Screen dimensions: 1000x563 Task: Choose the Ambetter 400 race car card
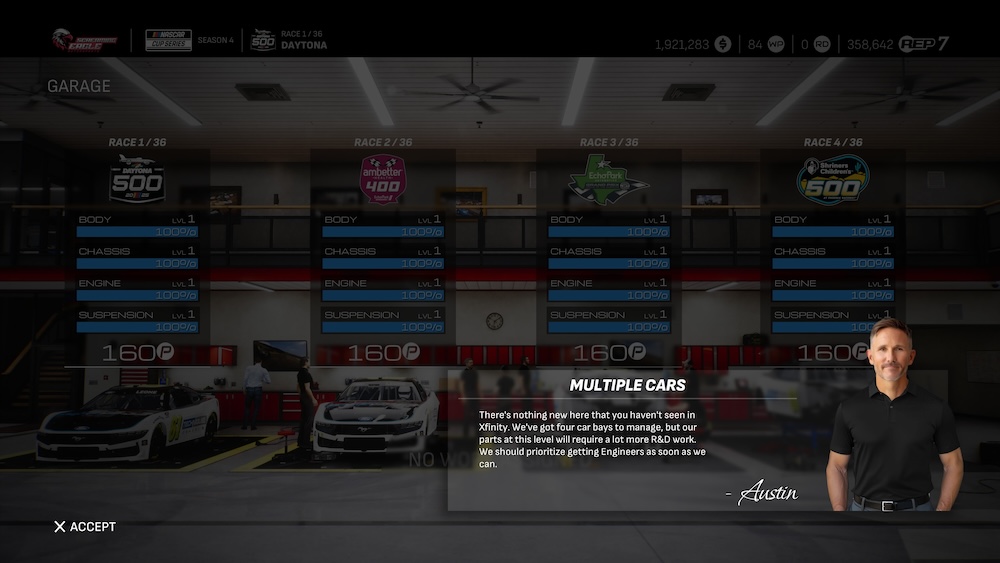[x=383, y=250]
